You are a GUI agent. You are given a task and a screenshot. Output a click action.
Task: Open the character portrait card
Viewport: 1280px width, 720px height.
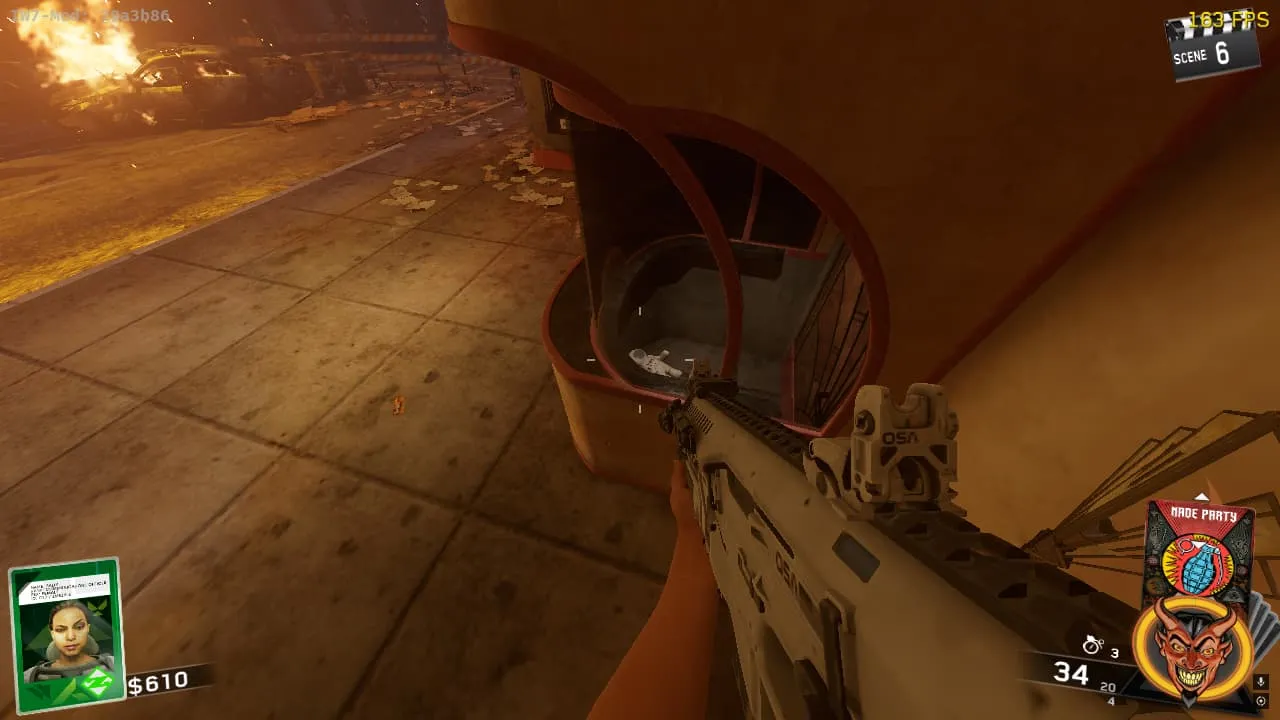click(66, 633)
